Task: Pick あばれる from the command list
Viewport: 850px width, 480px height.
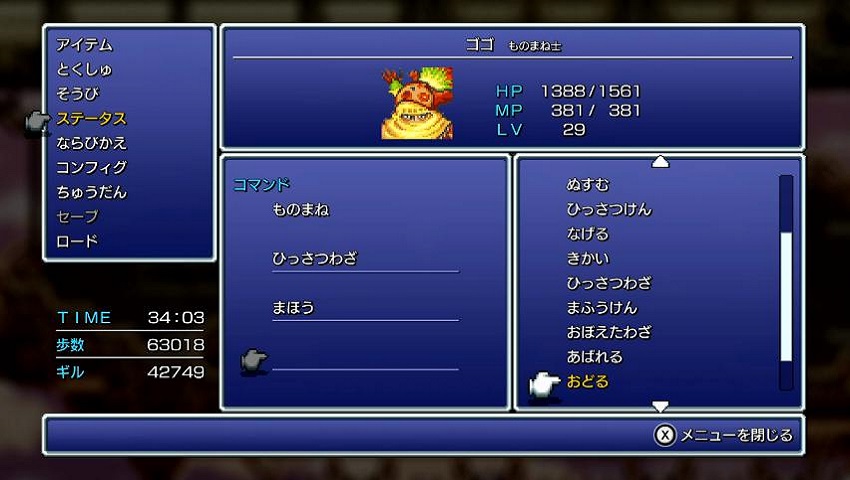Action: click(x=595, y=356)
